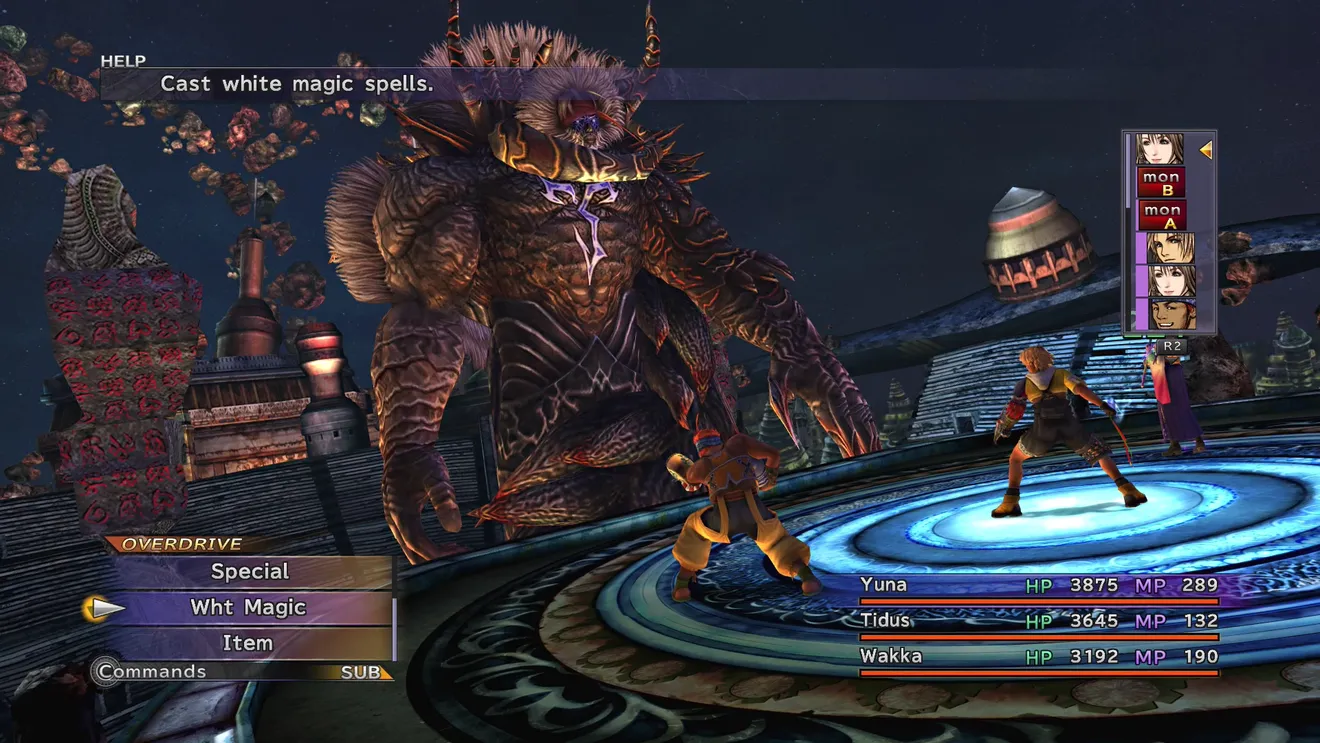Choose the Special command
Screen dimensions: 1320x743
click(x=249, y=572)
